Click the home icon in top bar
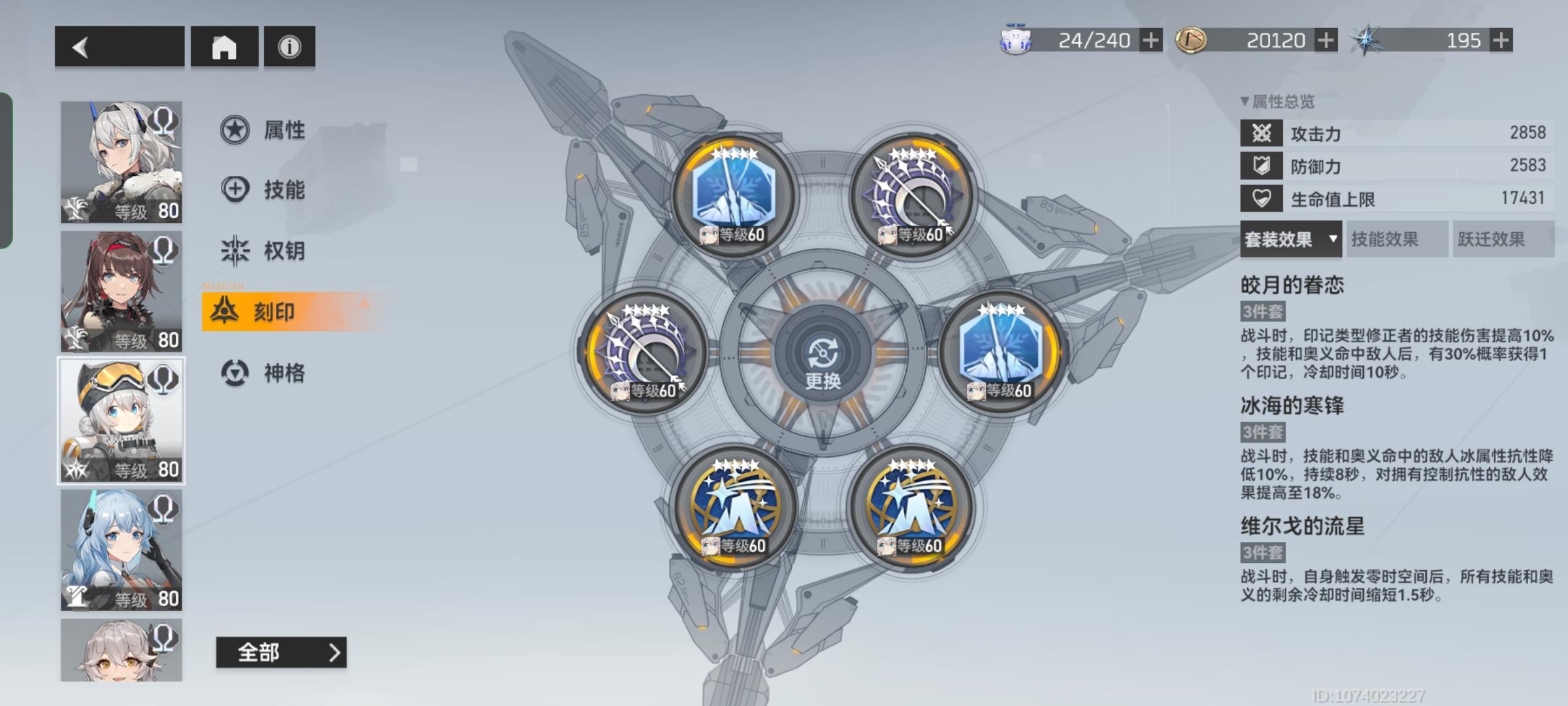 [x=224, y=46]
